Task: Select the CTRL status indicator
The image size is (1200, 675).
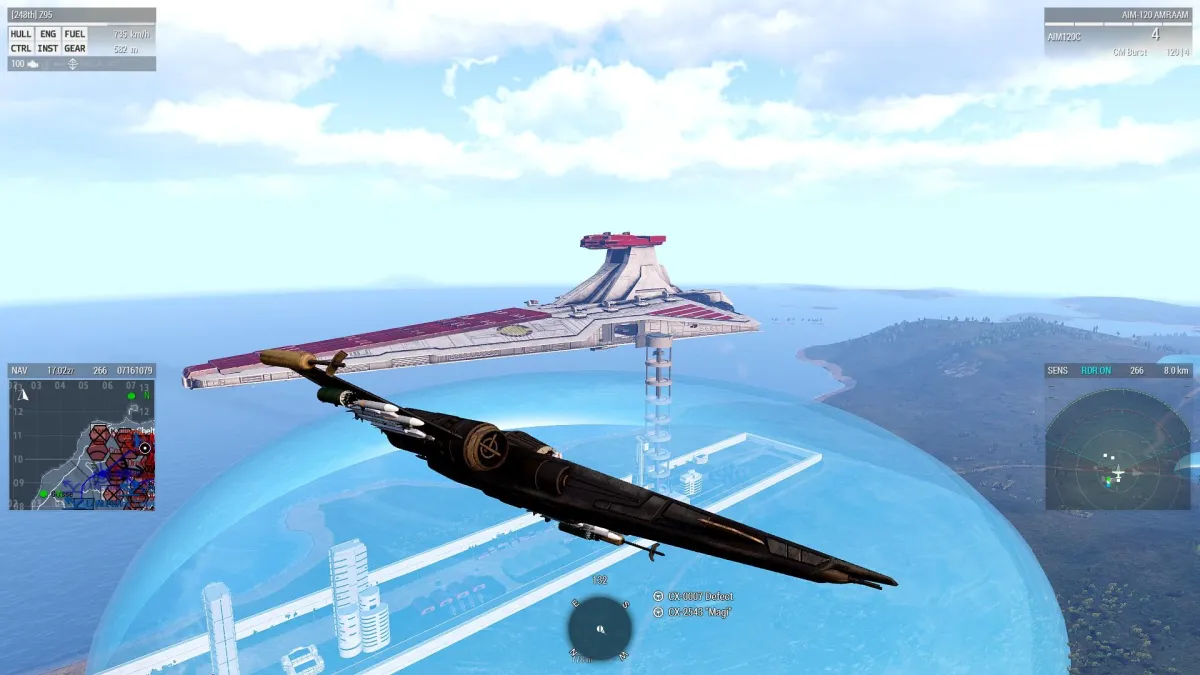Action: (21, 48)
